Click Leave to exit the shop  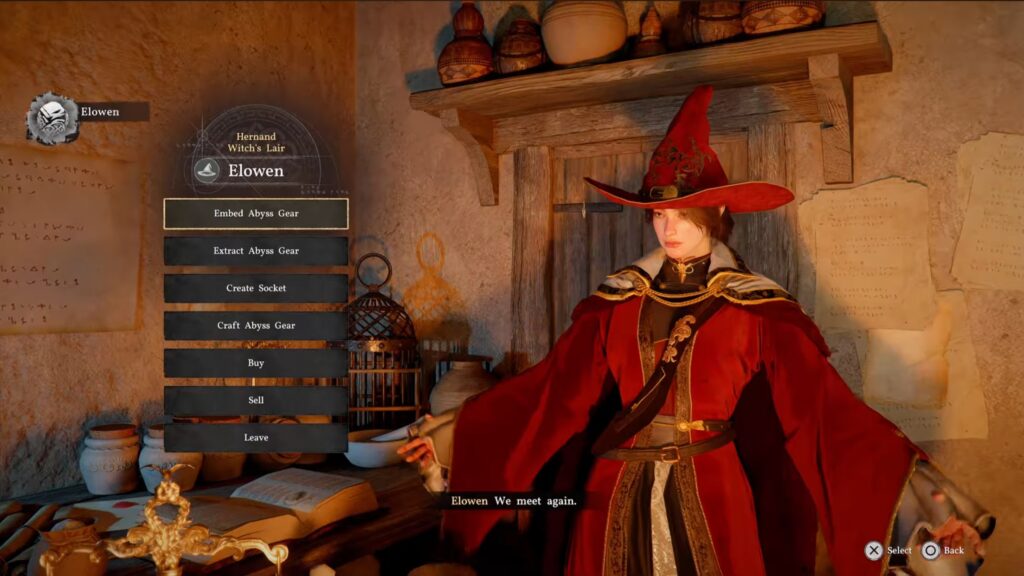coord(256,437)
